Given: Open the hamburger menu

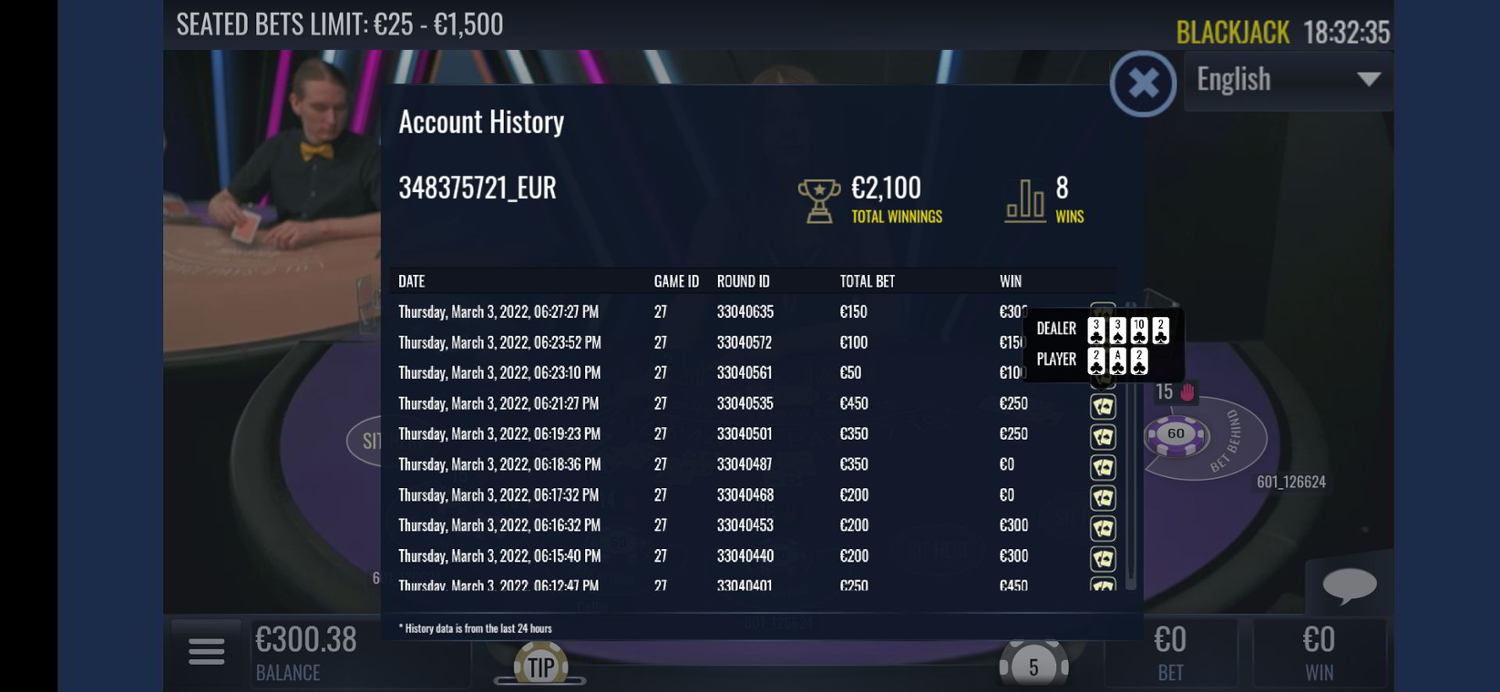Looking at the screenshot, I should click(x=206, y=651).
